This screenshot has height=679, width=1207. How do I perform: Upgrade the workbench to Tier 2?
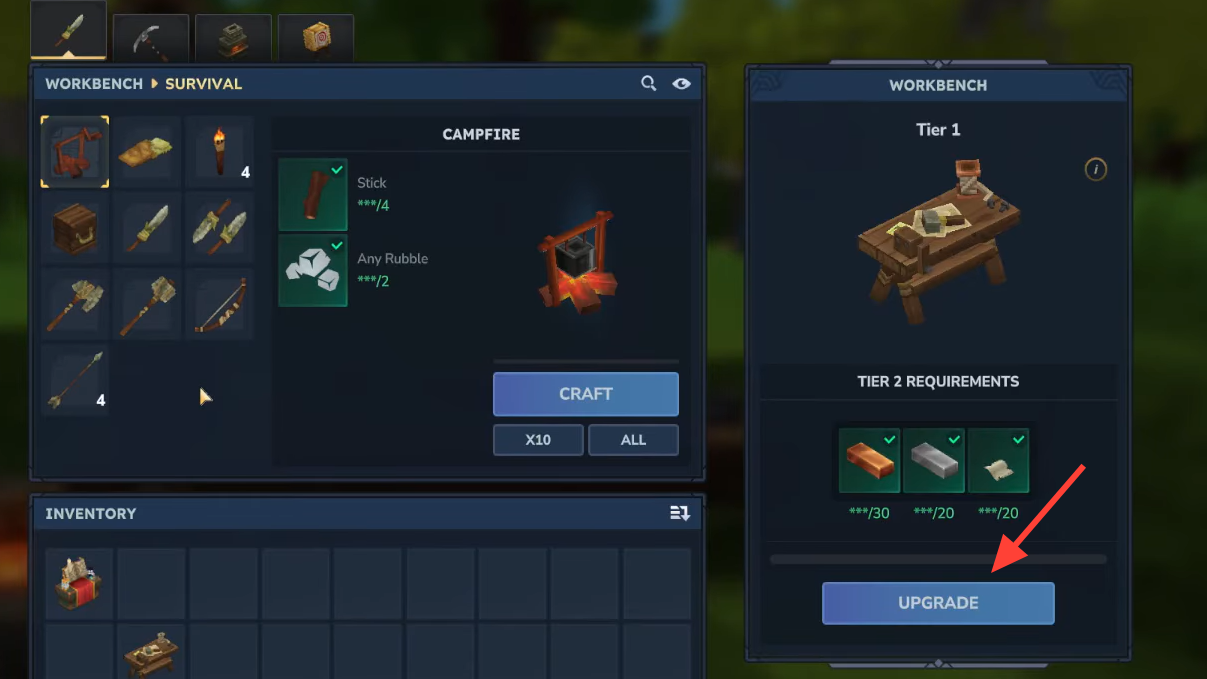coord(937,603)
